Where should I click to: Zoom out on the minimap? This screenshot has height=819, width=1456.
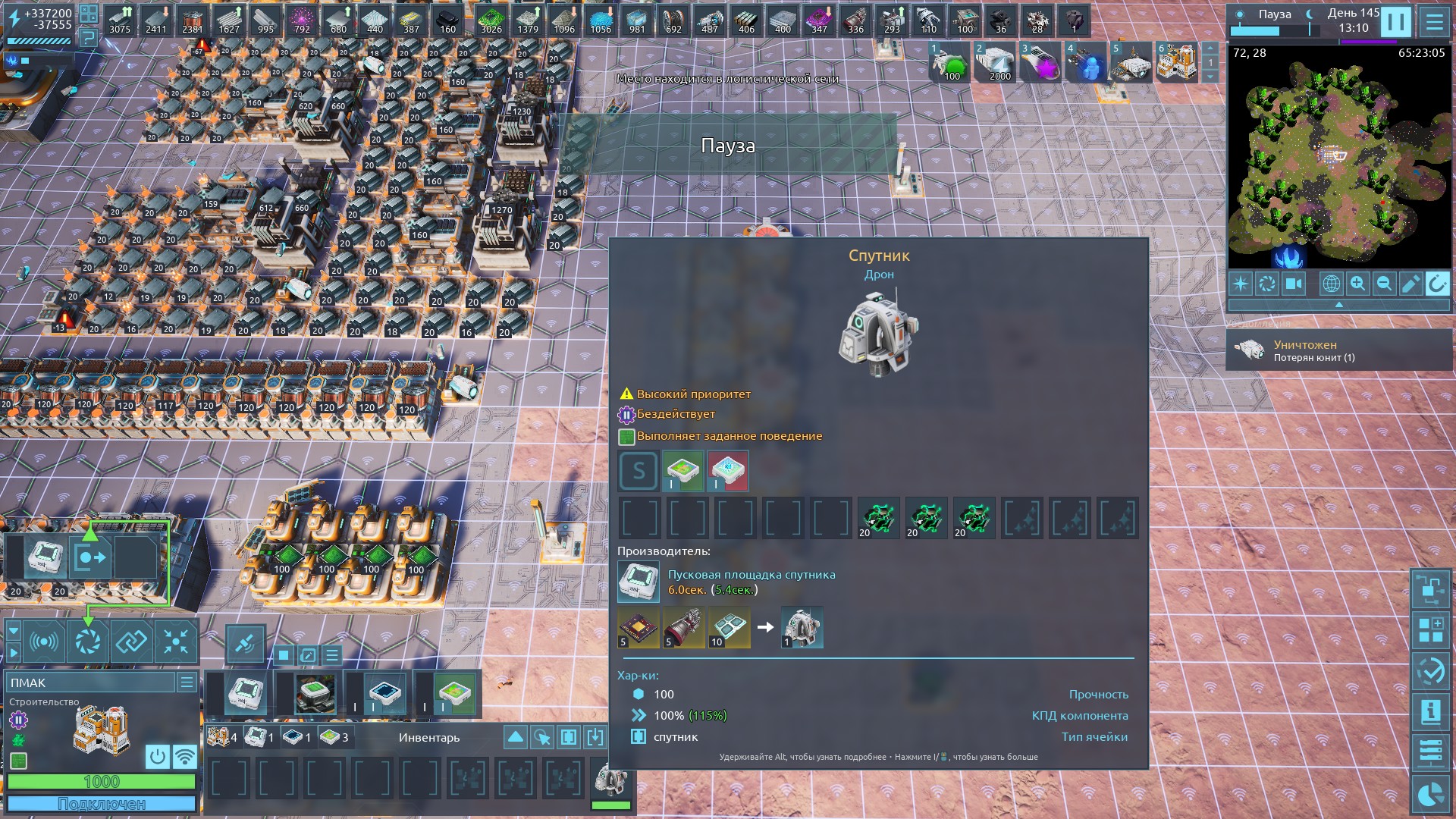click(x=1384, y=284)
